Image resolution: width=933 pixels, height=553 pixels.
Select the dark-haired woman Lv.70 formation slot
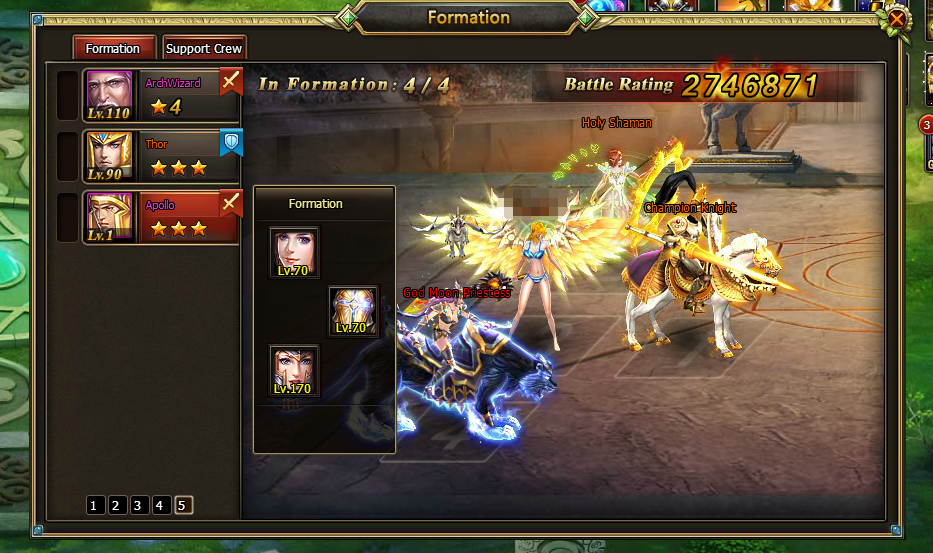tap(294, 253)
